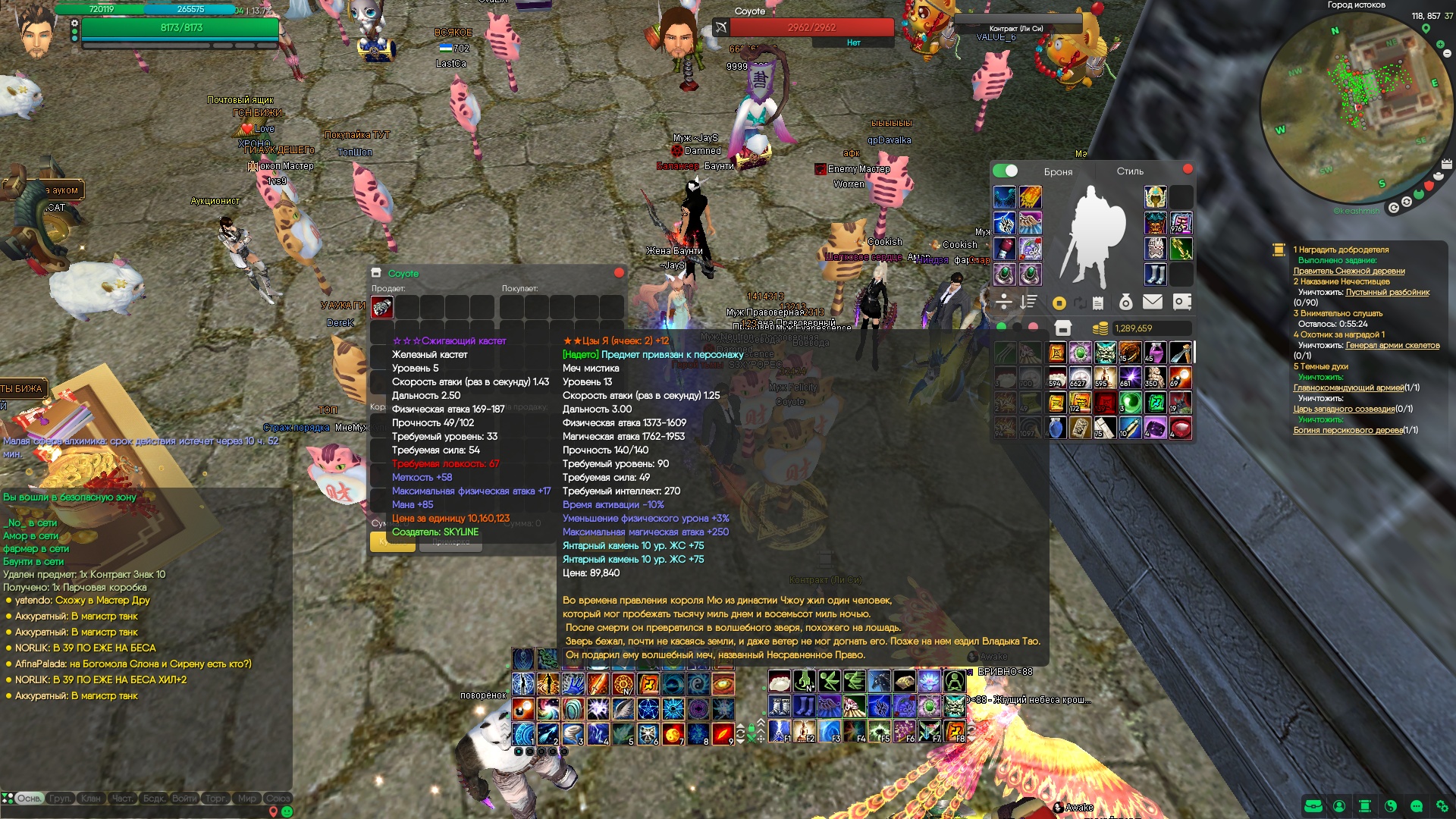The height and width of the screenshot is (819, 1456).
Task: Switch chat to the Мир channel
Action: click(247, 799)
